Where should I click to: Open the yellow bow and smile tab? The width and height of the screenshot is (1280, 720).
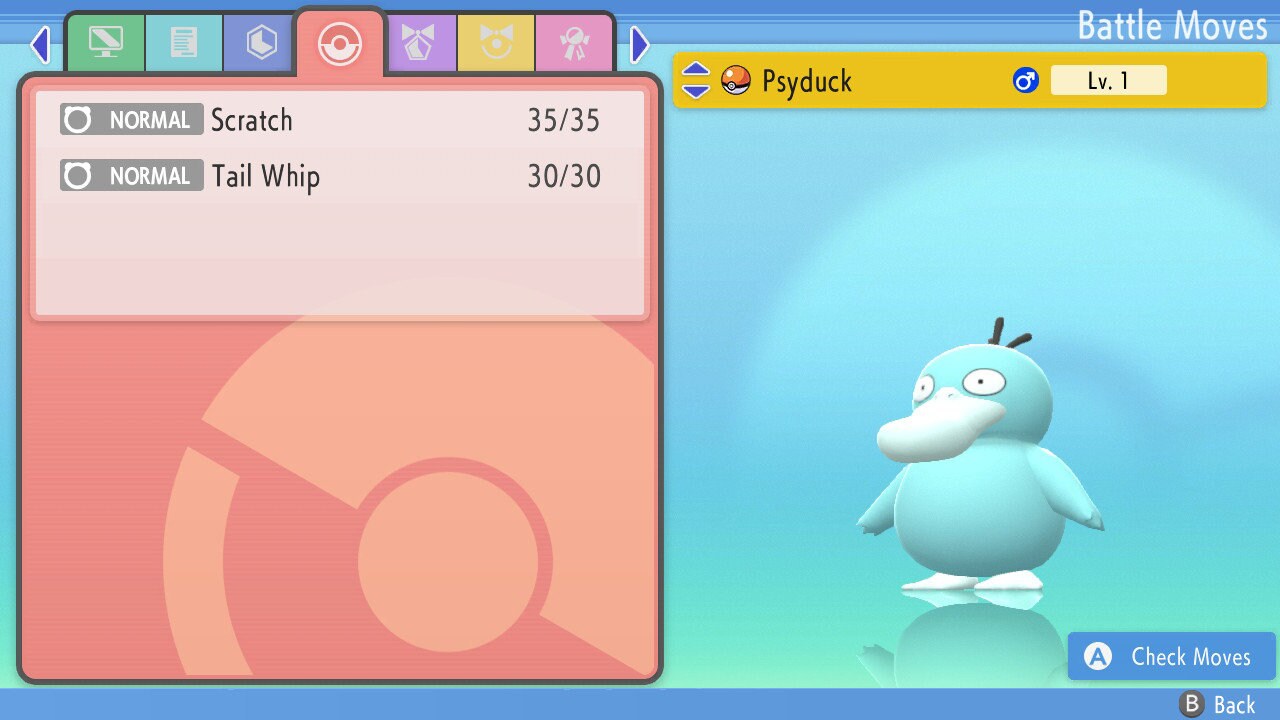click(x=496, y=43)
